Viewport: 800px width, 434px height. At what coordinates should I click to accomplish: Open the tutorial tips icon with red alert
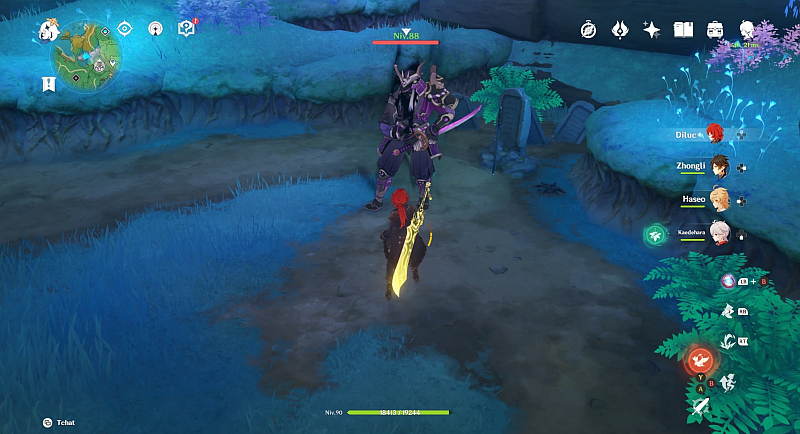coord(186,29)
